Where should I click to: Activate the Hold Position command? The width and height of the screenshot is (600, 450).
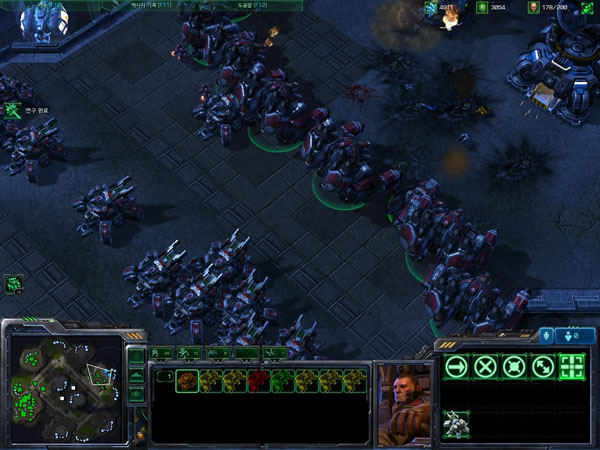(x=514, y=366)
